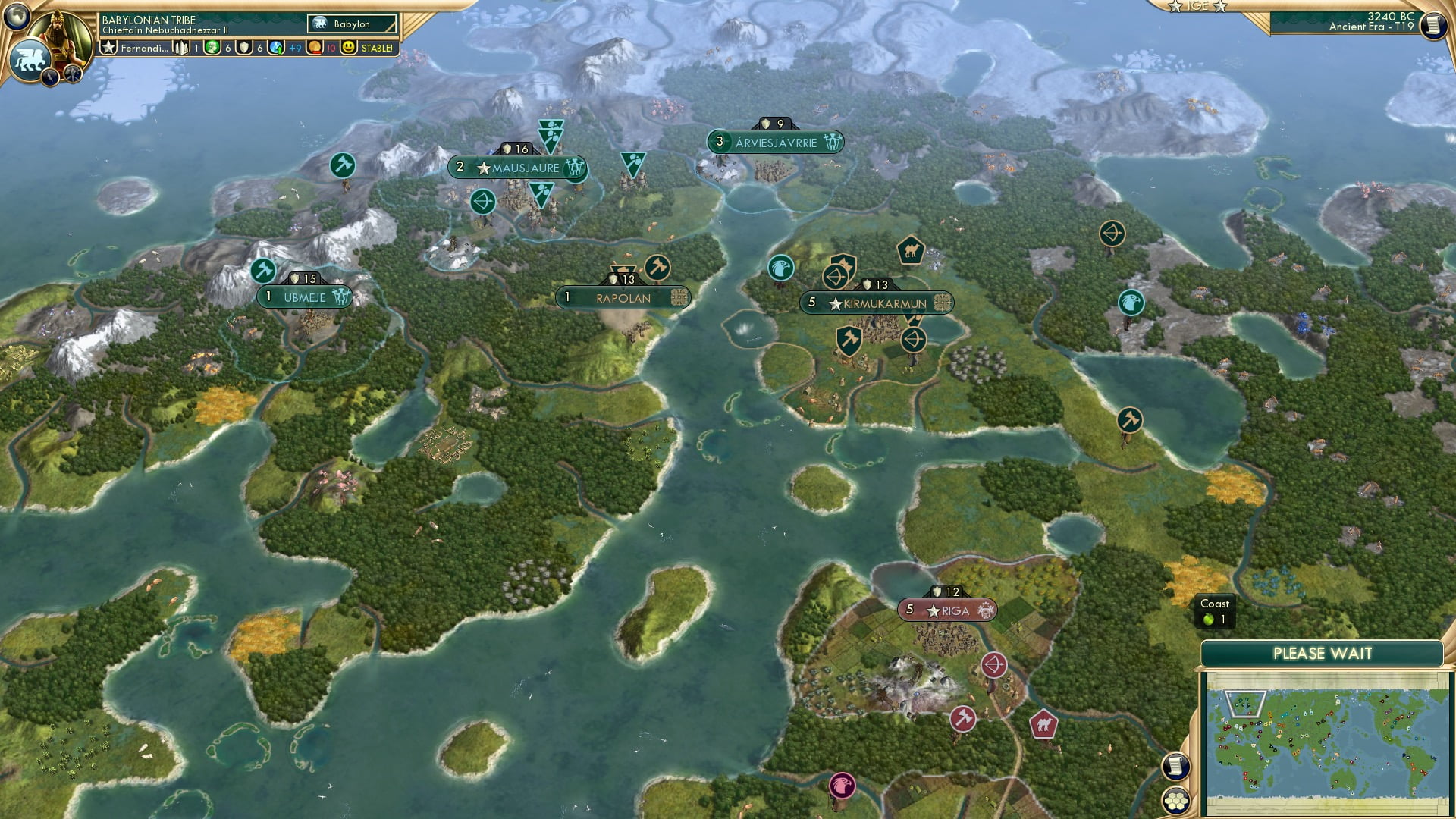
Task: Click the notifications scroll icon at top right
Action: pyautogui.click(x=1432, y=24)
